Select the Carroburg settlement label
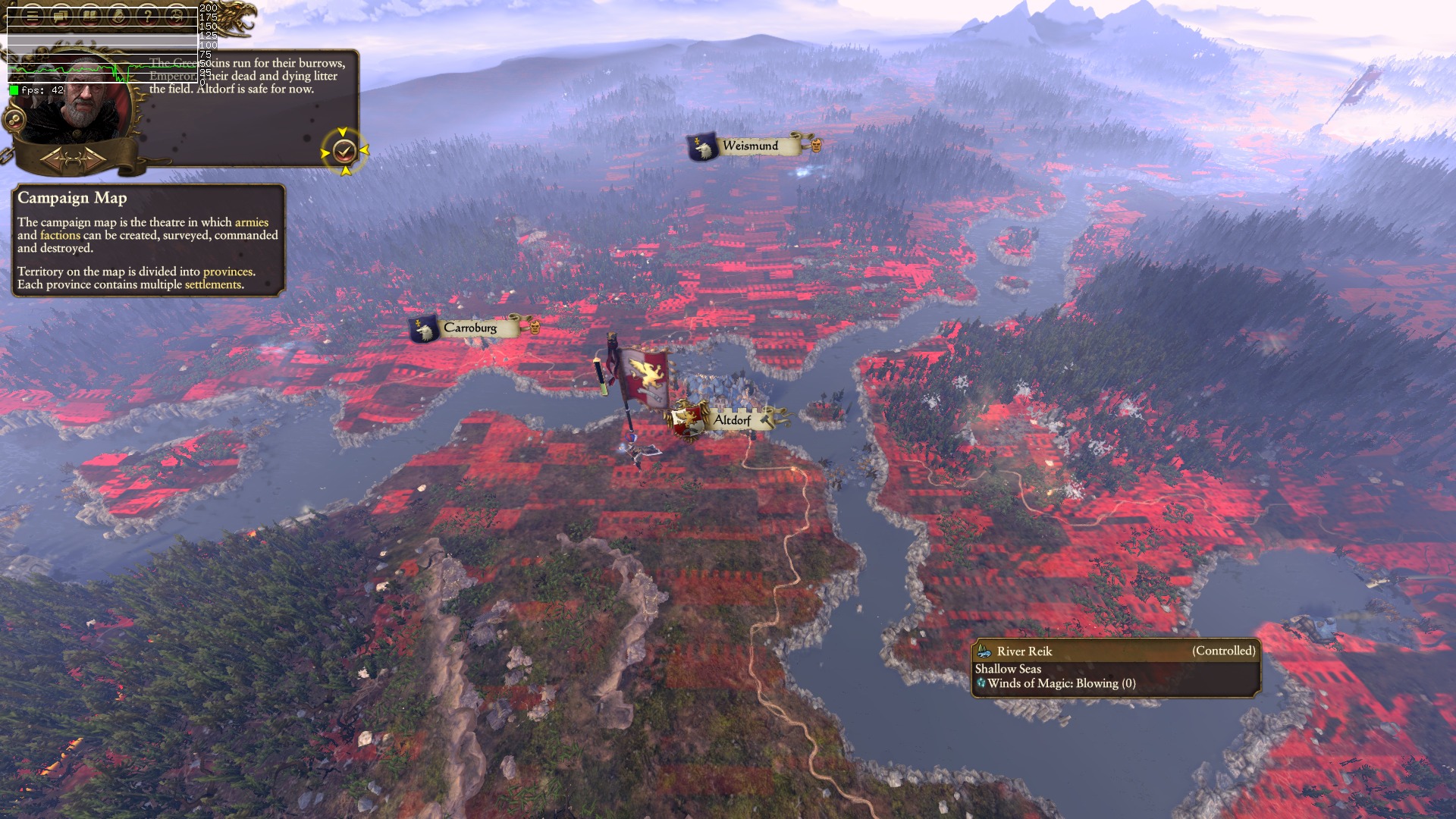Screen dimensions: 1456x819 coord(470,328)
